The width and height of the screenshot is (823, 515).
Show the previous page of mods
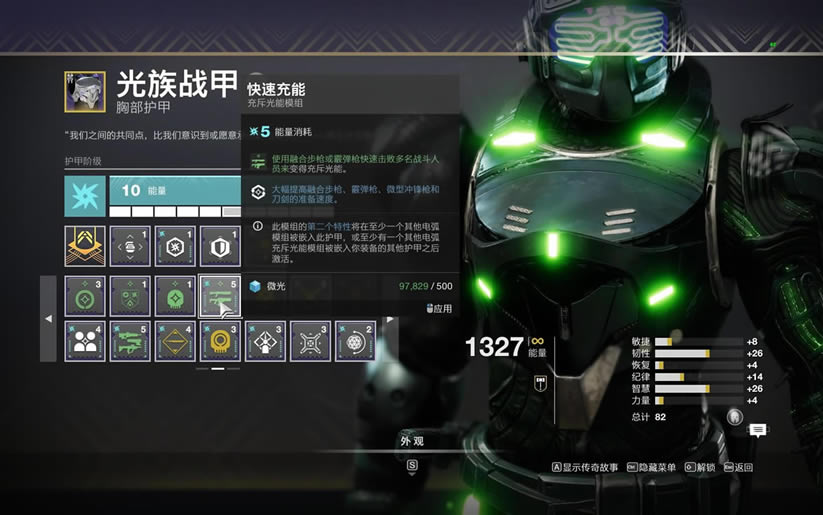[49, 319]
